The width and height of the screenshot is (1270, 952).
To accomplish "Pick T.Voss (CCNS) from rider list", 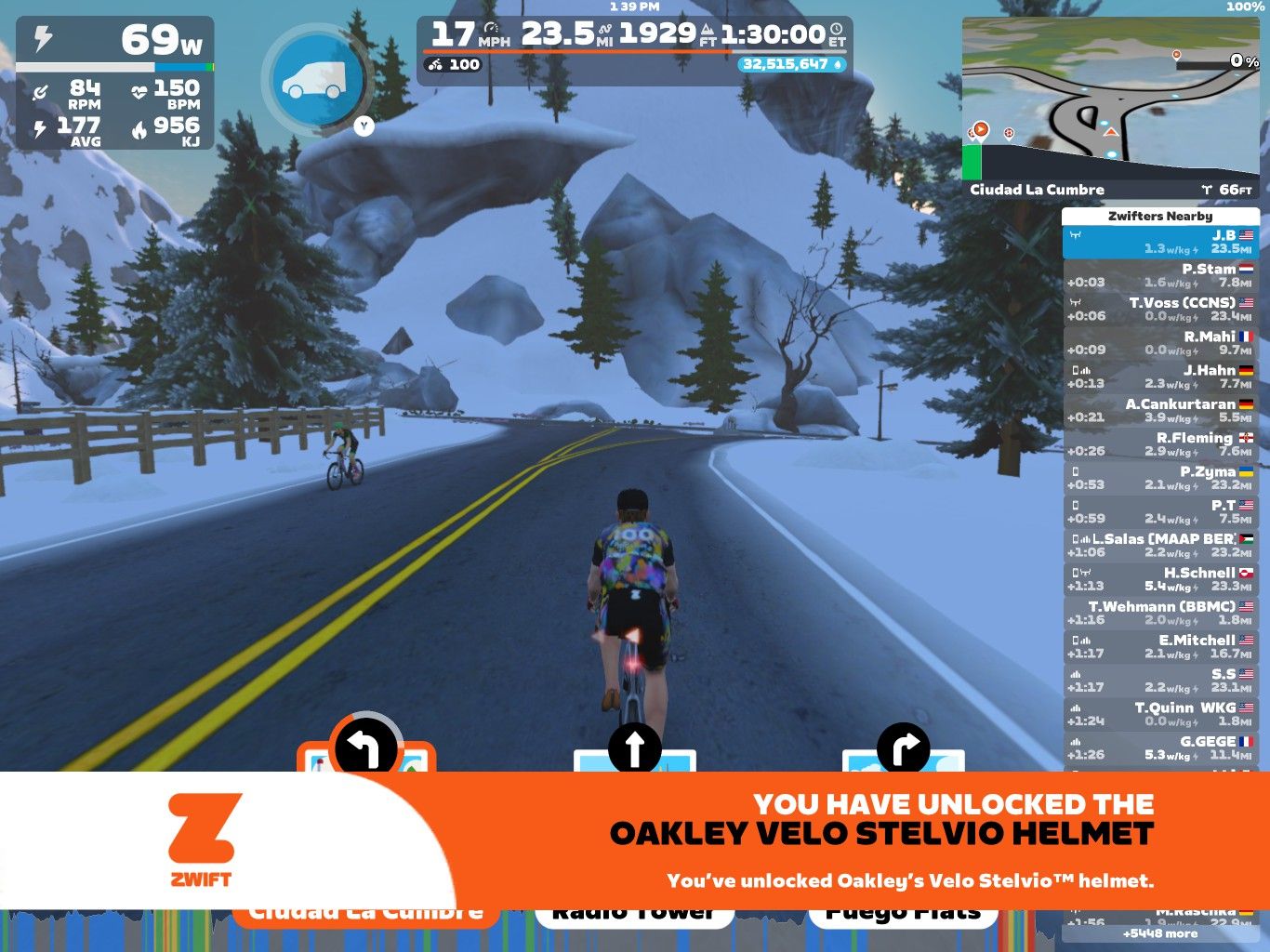I will pos(1159,309).
